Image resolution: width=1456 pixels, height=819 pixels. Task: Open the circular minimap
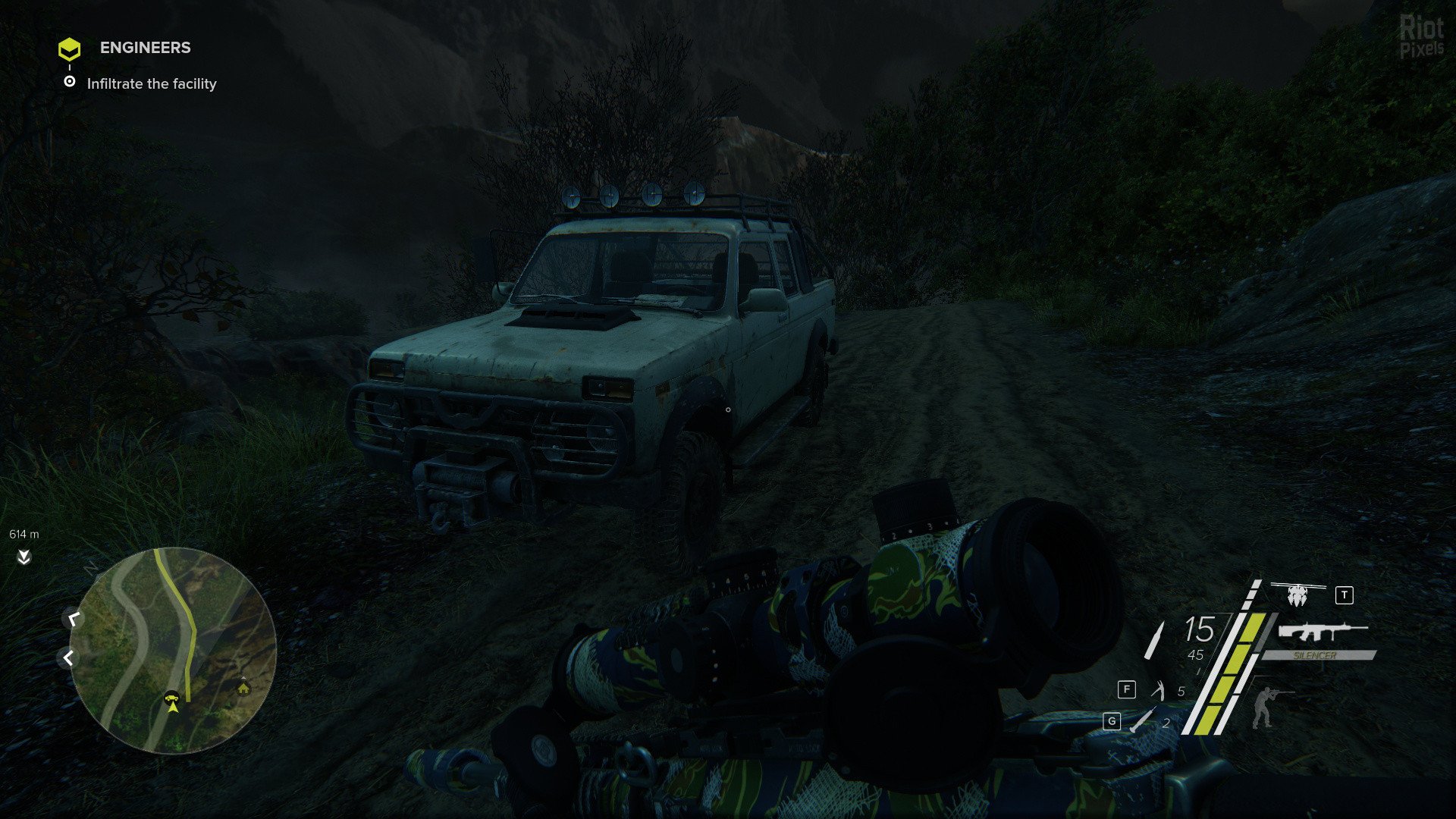click(173, 650)
